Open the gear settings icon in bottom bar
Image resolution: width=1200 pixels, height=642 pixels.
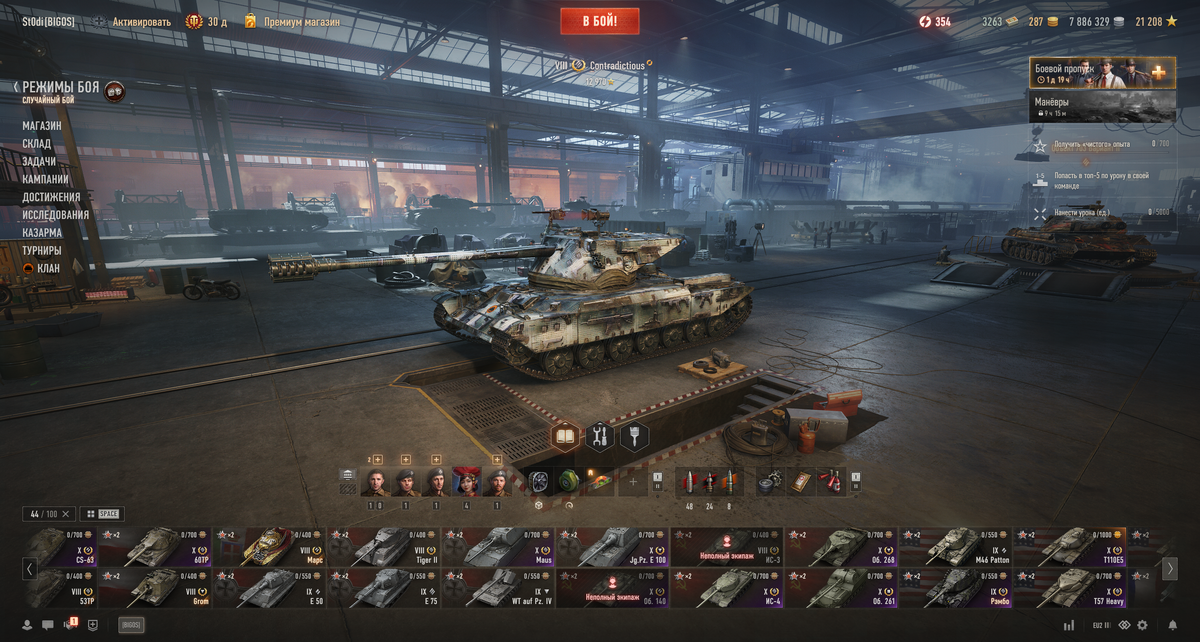1142,625
